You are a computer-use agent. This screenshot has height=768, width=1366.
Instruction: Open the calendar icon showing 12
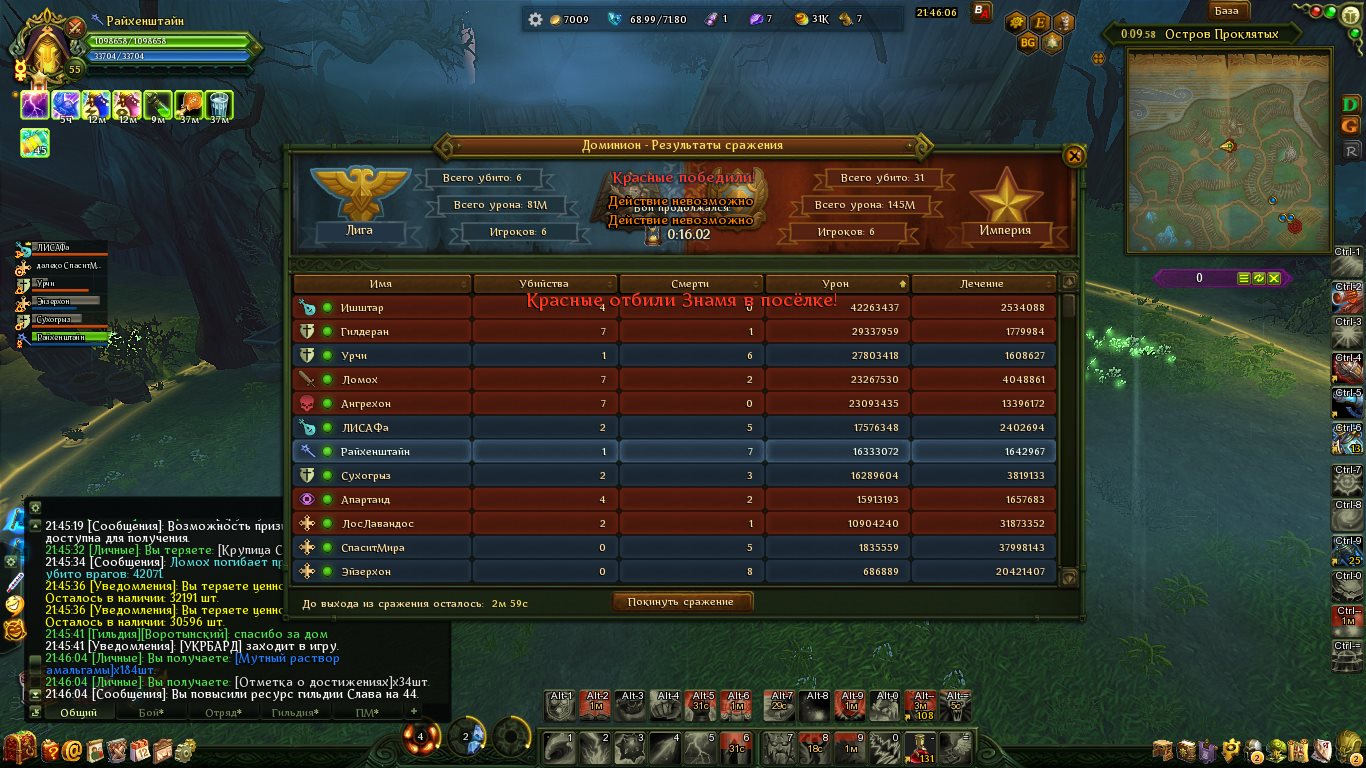[140, 749]
